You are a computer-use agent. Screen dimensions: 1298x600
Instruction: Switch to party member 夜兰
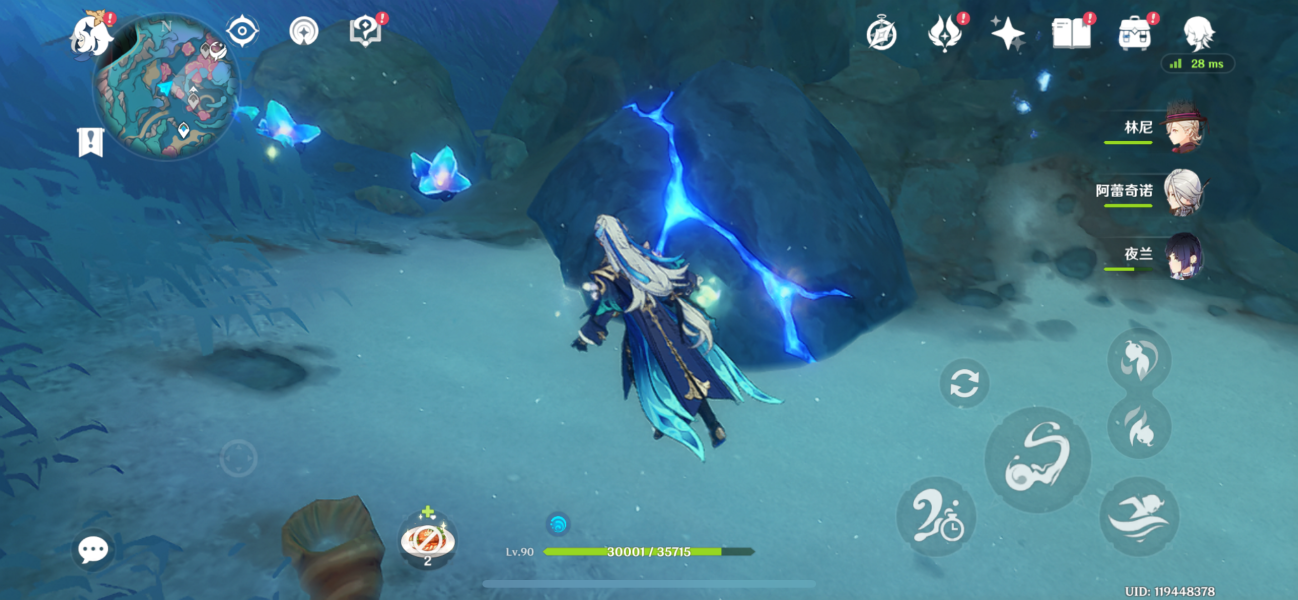coord(1183,256)
